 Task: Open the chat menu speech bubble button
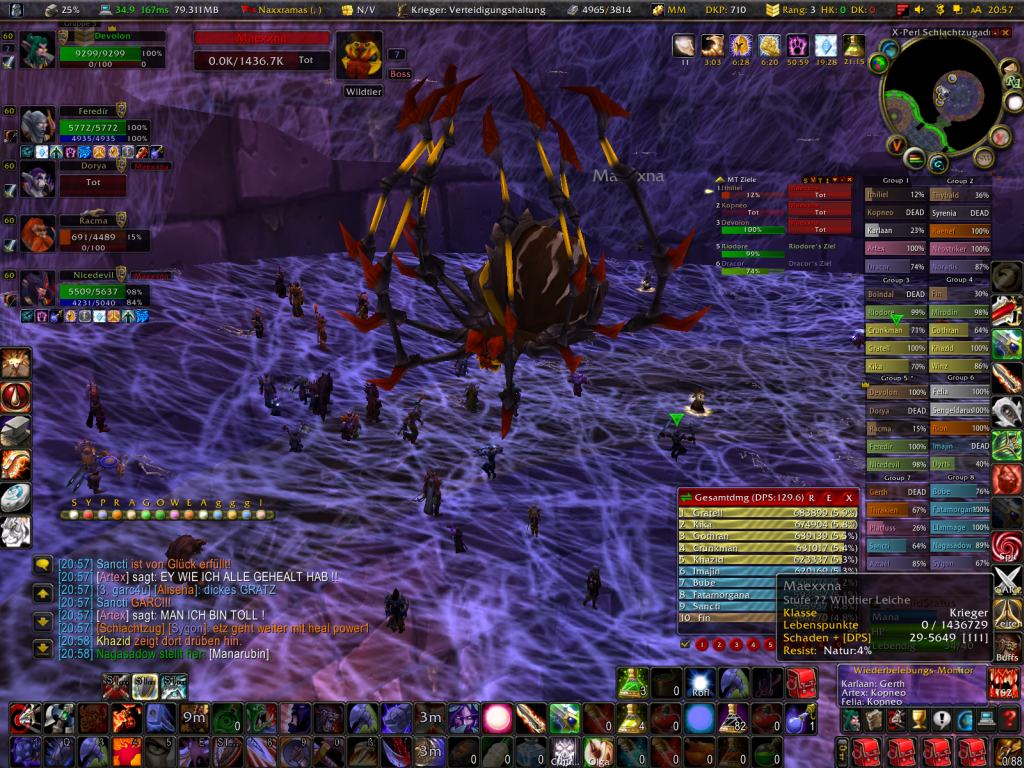click(42, 565)
